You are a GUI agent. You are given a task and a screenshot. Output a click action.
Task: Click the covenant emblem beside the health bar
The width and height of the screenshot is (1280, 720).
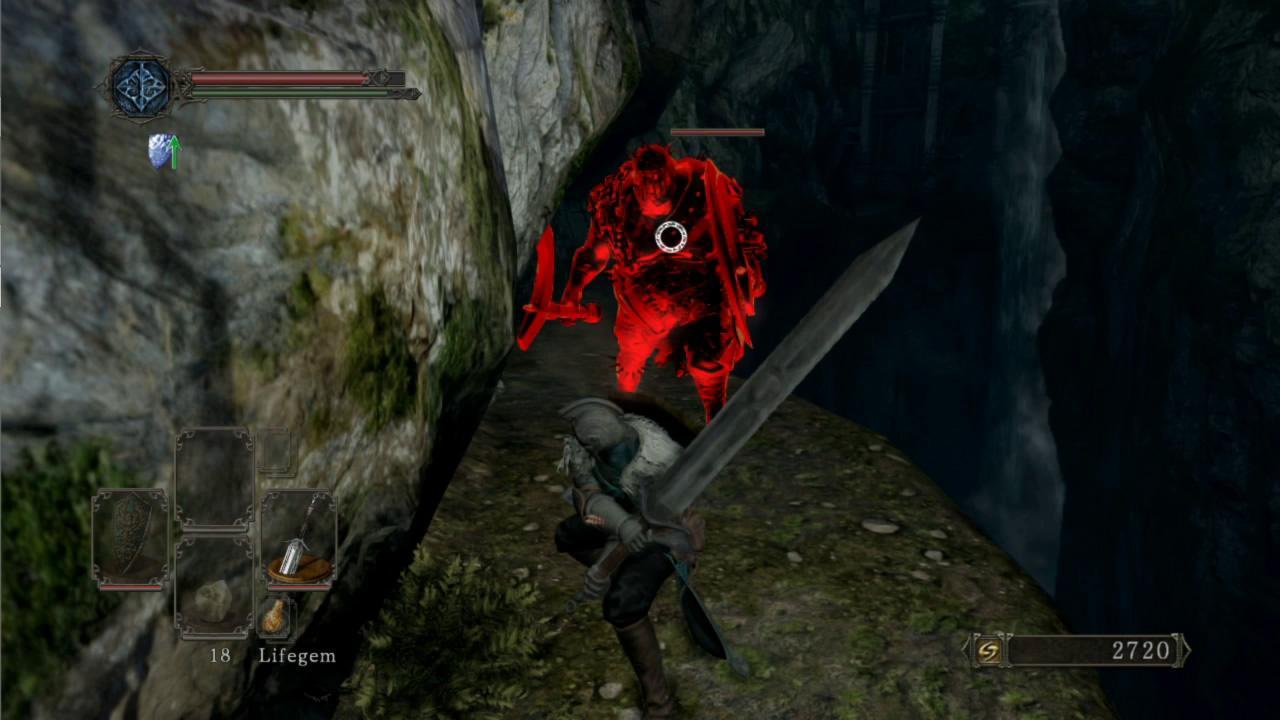coord(142,88)
